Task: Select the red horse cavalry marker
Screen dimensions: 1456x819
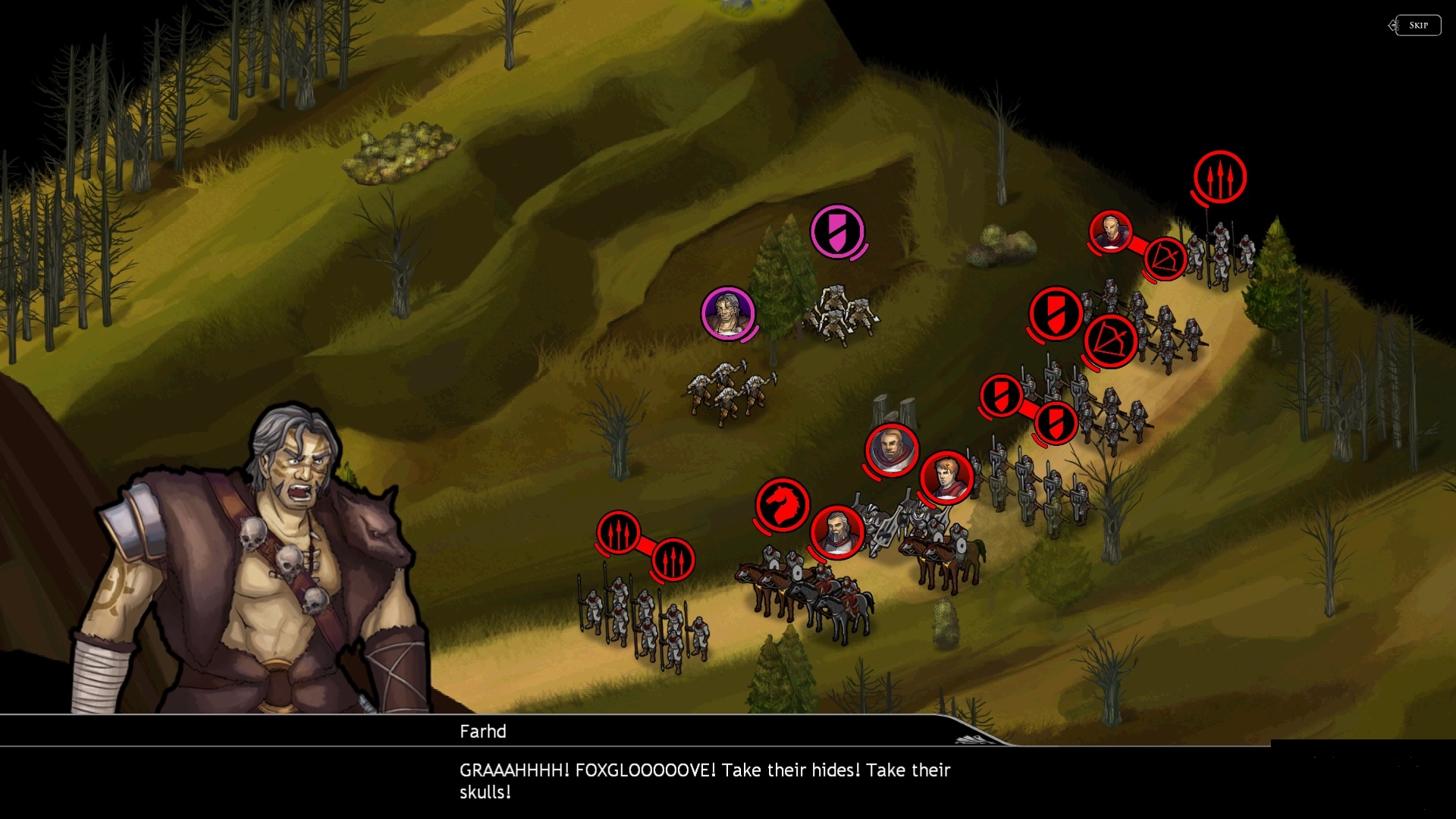Action: coord(783,504)
